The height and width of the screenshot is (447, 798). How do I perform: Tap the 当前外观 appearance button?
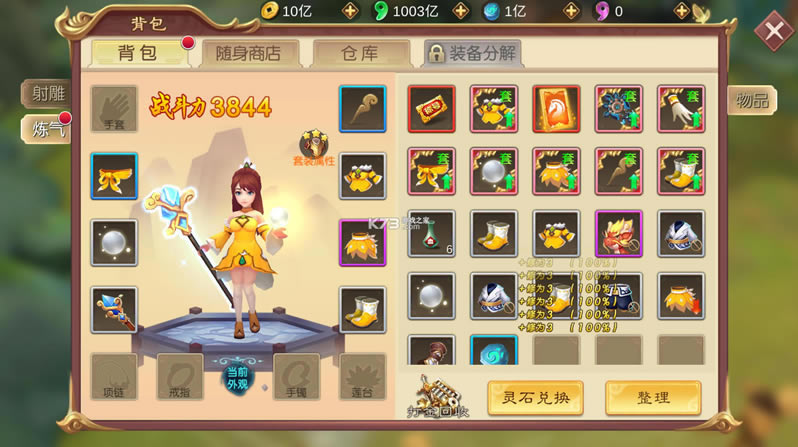tap(238, 378)
